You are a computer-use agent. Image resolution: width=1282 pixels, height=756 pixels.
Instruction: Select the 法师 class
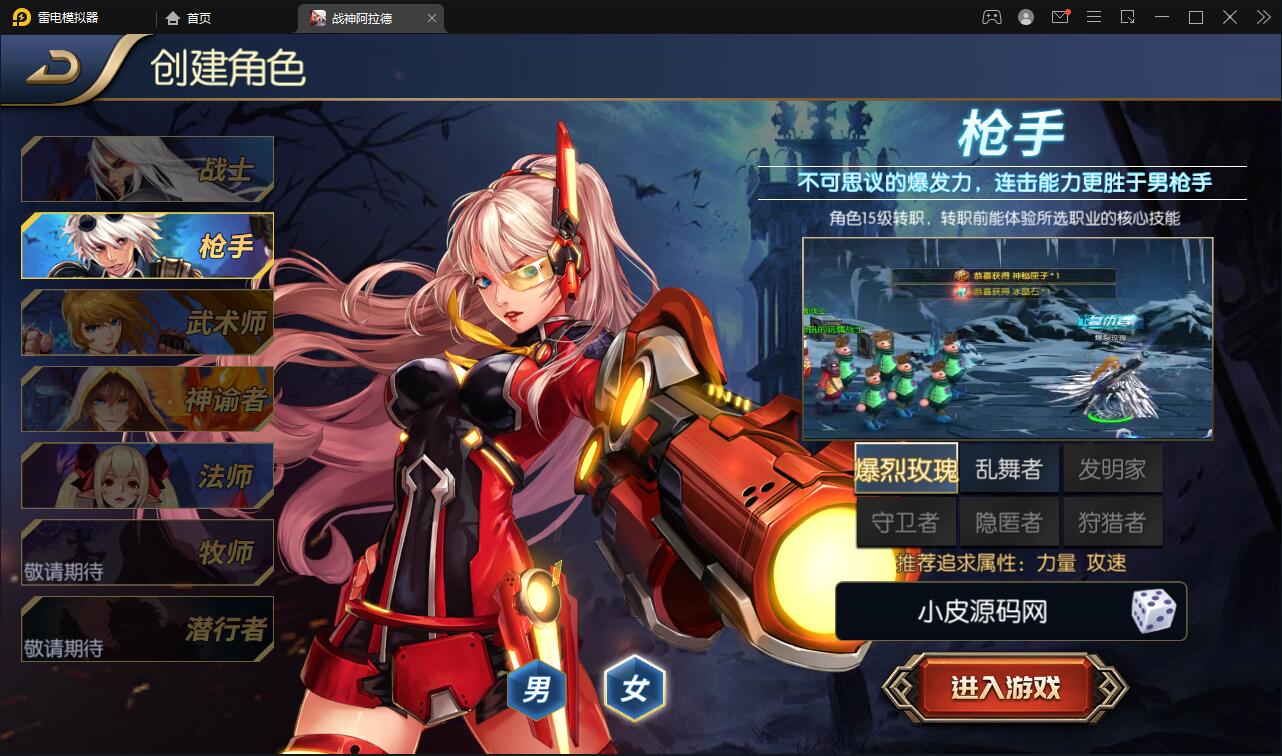(147, 476)
